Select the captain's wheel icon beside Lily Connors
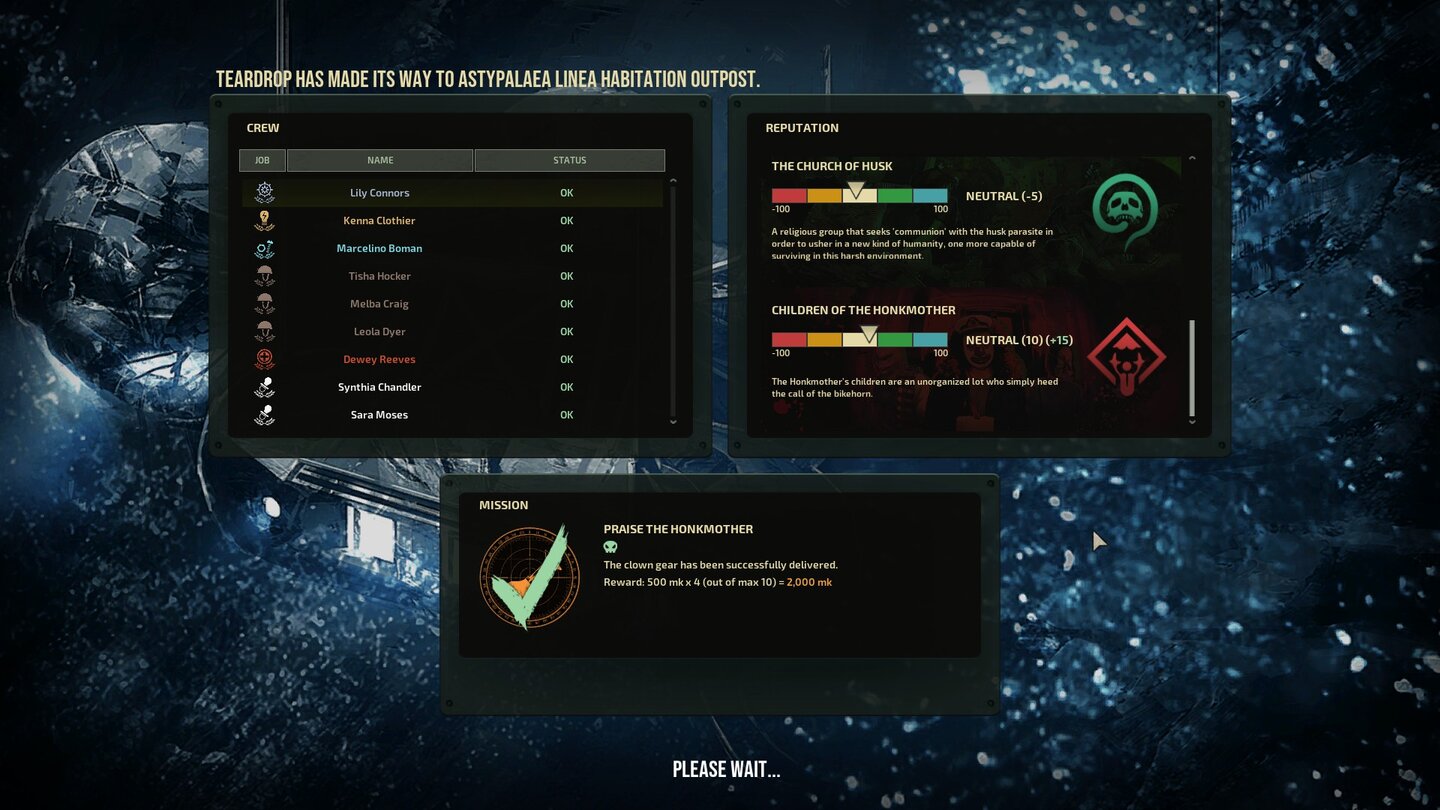 (x=264, y=191)
